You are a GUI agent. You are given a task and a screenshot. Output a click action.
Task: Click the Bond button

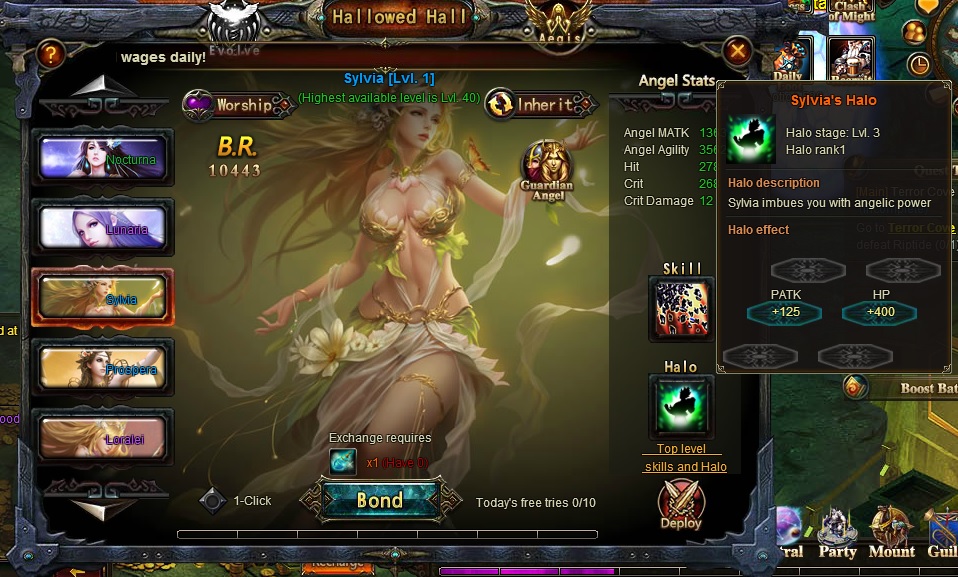tap(380, 500)
